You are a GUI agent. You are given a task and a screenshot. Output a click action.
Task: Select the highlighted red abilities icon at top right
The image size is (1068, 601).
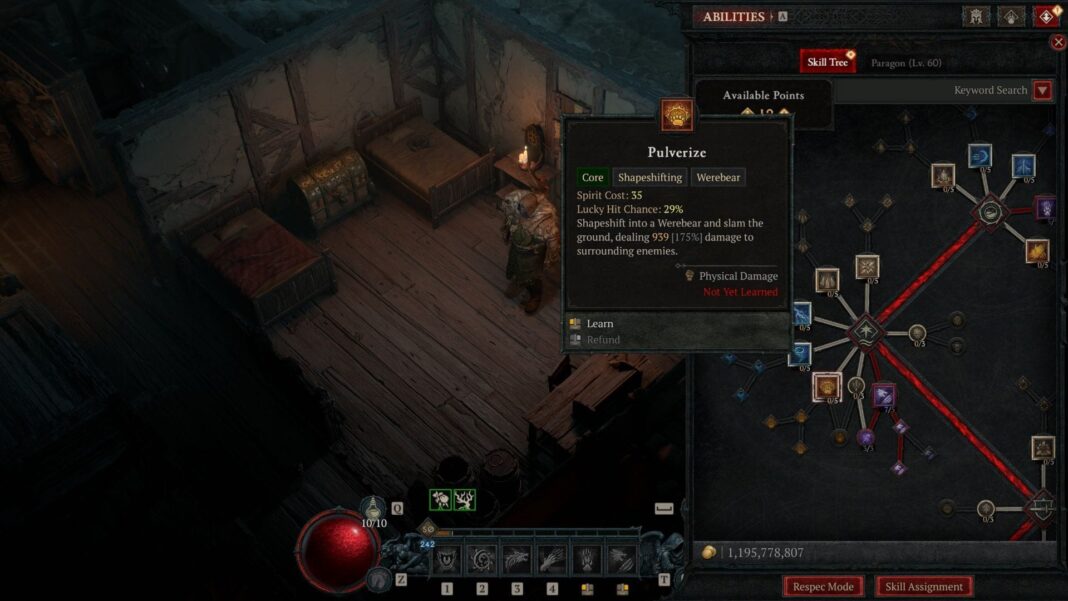pos(1045,17)
